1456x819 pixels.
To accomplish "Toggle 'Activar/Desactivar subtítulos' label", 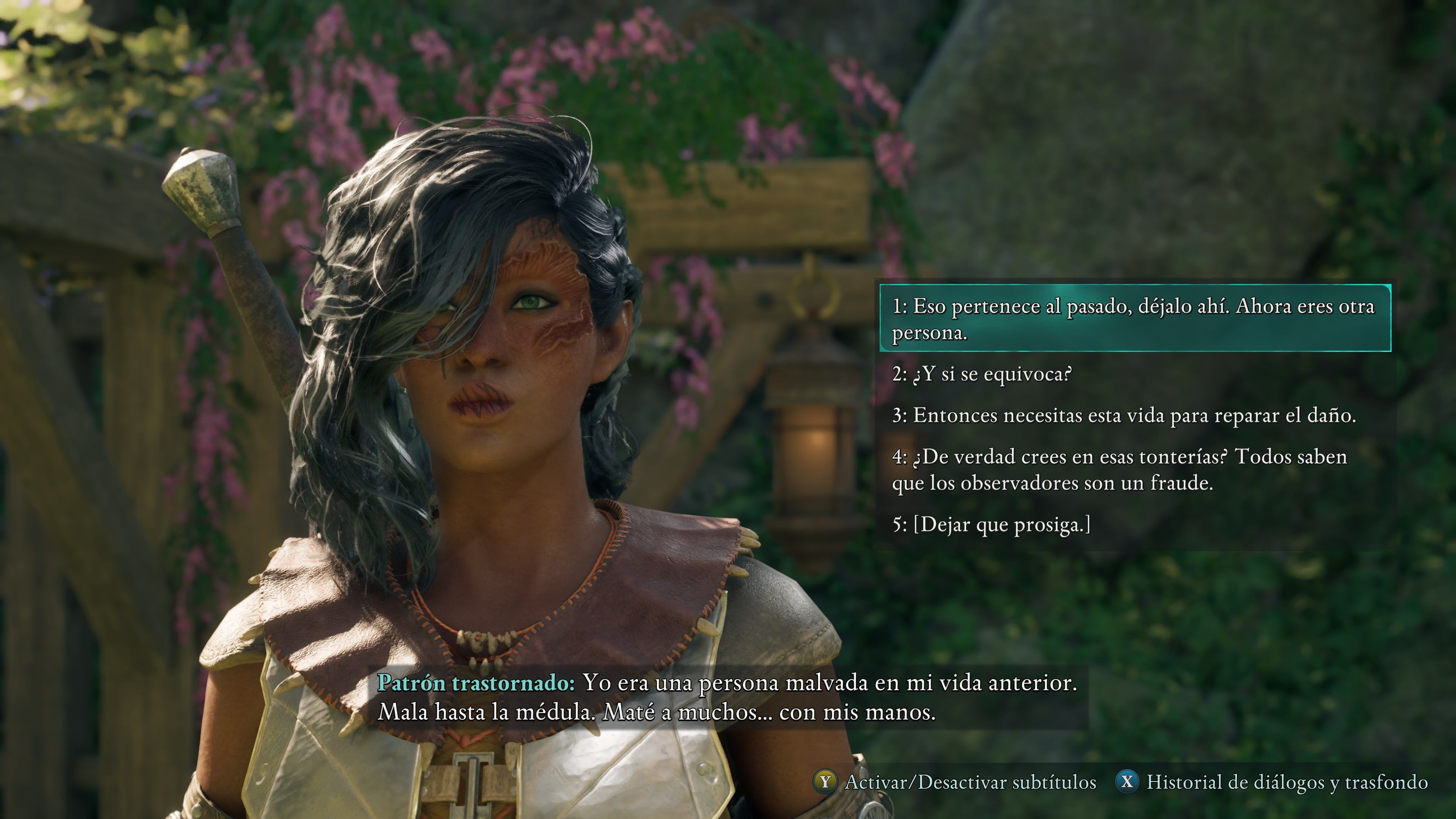I will [970, 782].
